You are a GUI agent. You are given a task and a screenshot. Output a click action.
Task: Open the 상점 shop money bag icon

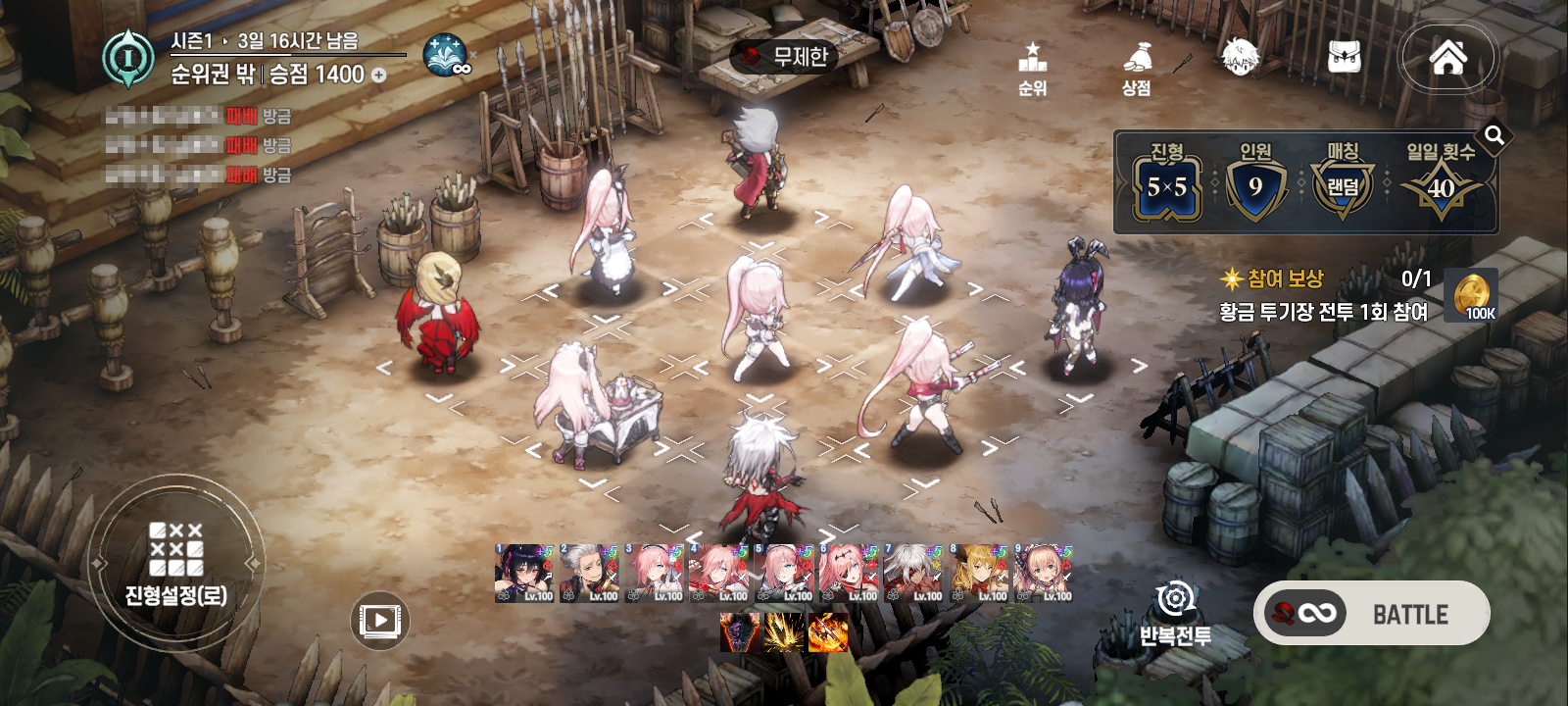coord(1136,67)
